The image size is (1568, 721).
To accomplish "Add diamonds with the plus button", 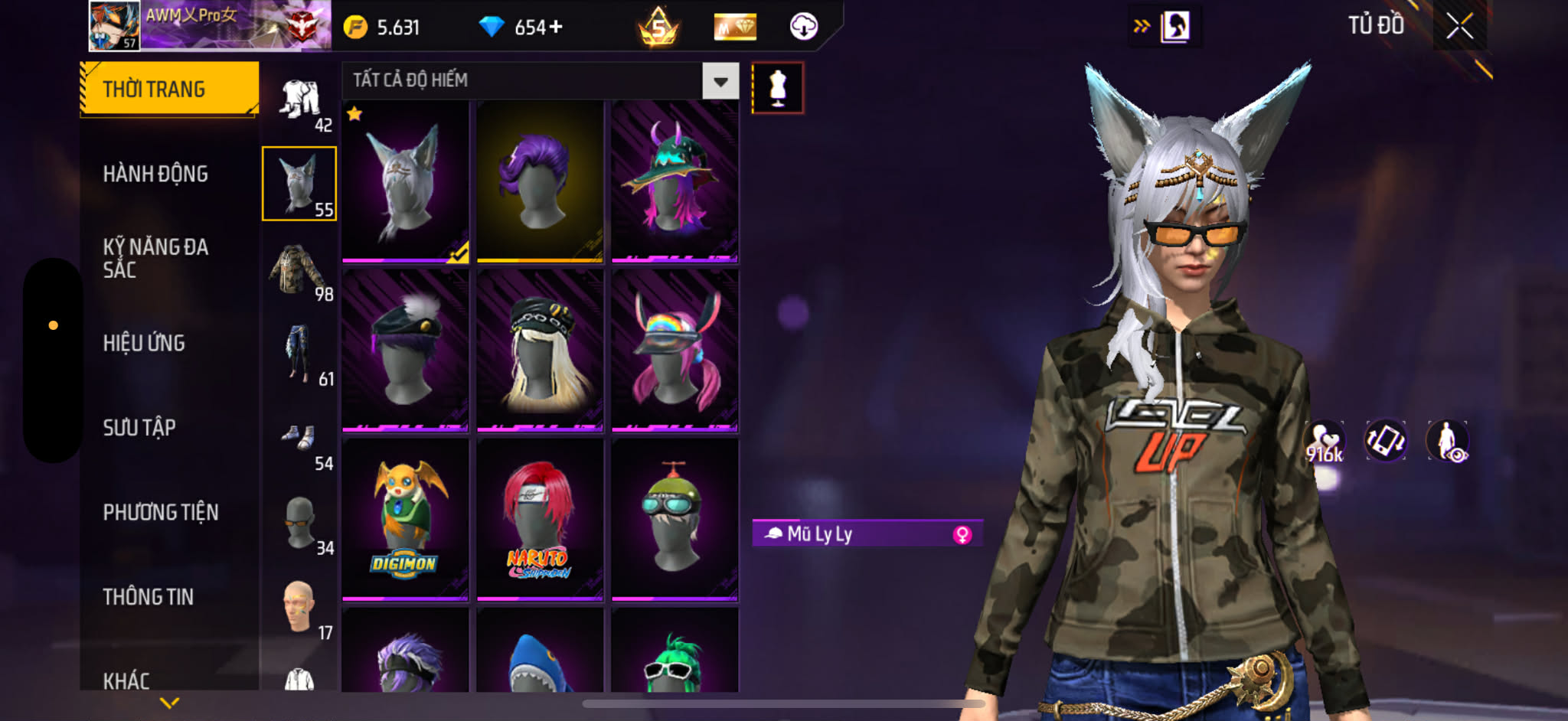I will (x=556, y=28).
